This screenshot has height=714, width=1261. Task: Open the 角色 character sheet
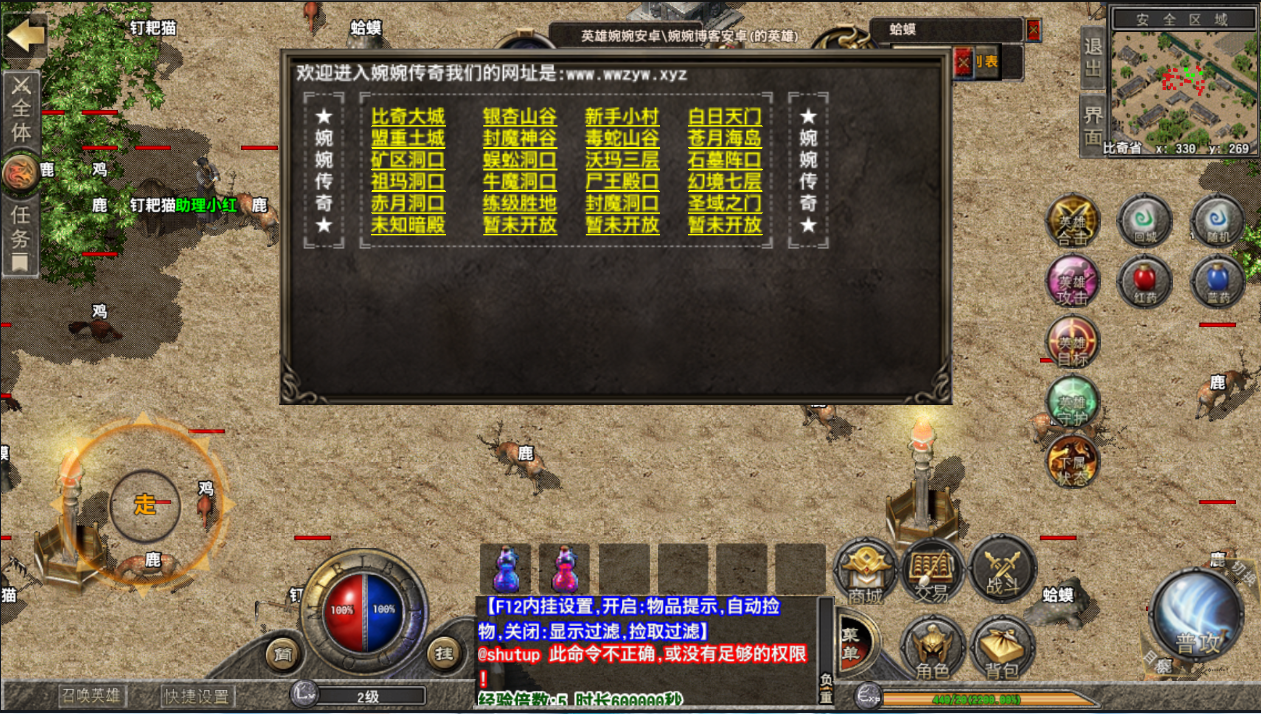pyautogui.click(x=933, y=648)
